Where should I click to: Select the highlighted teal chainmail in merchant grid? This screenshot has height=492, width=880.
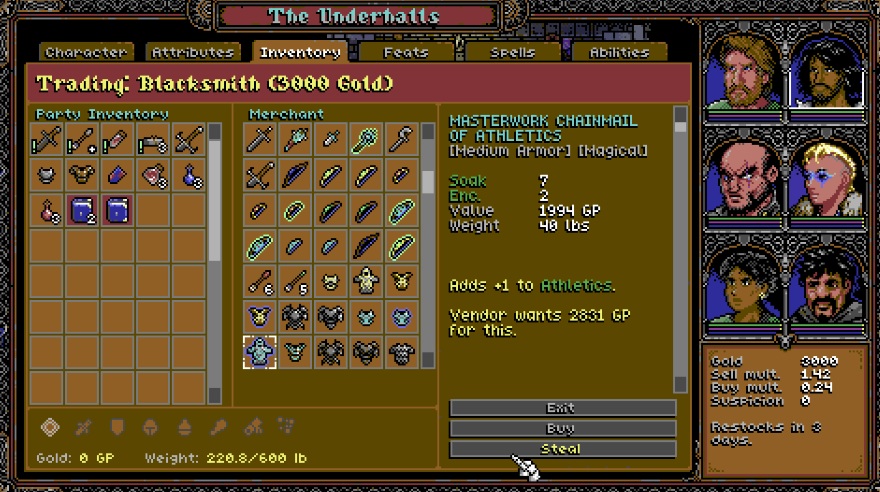(x=260, y=351)
